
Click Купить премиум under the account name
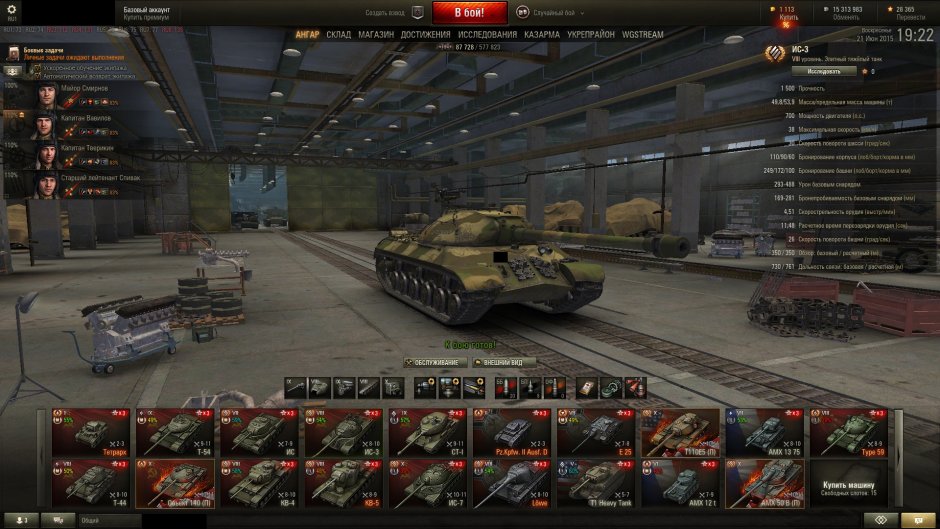click(146, 19)
